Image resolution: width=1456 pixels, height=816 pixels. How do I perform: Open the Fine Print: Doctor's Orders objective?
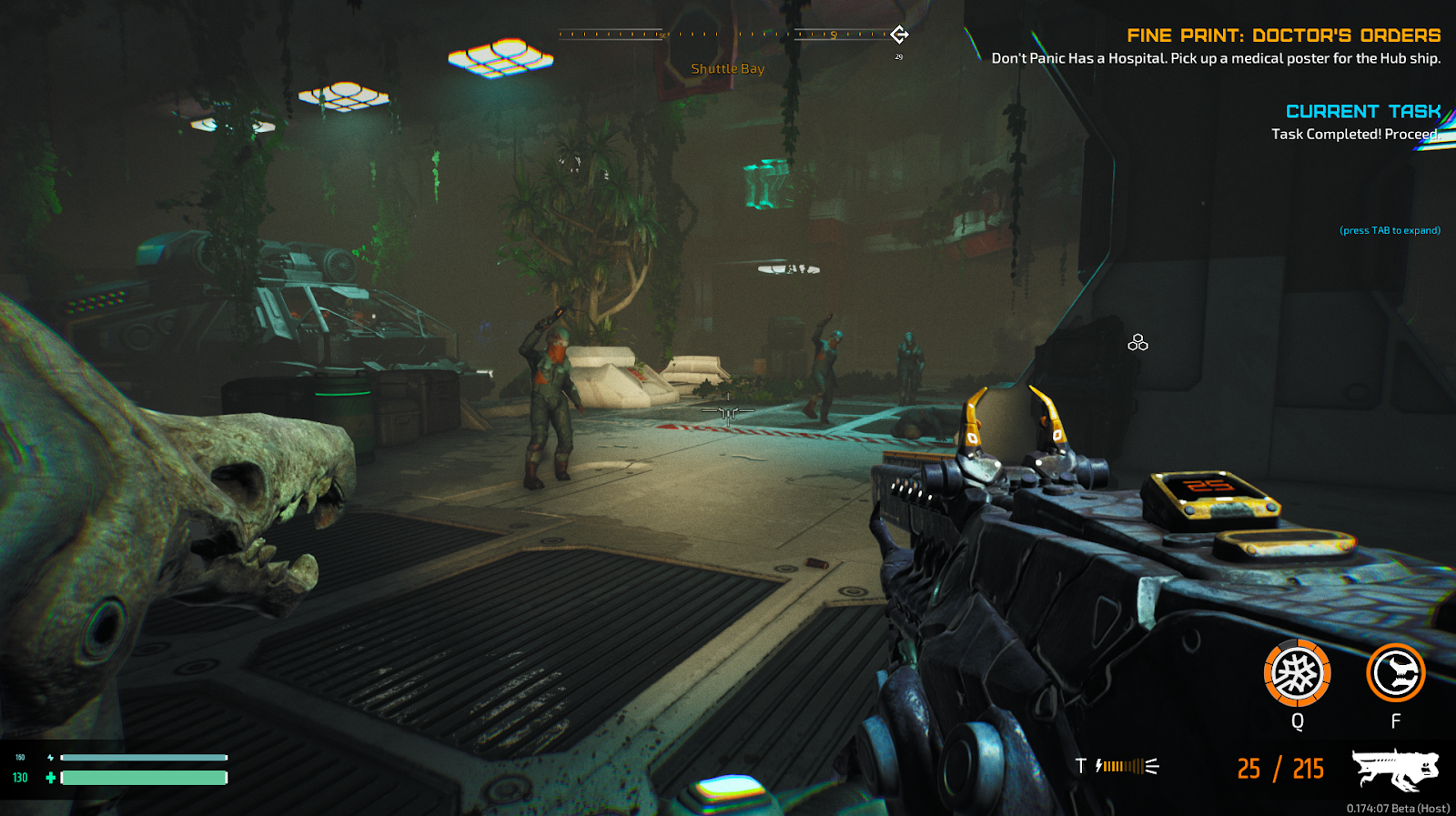[x=1283, y=35]
